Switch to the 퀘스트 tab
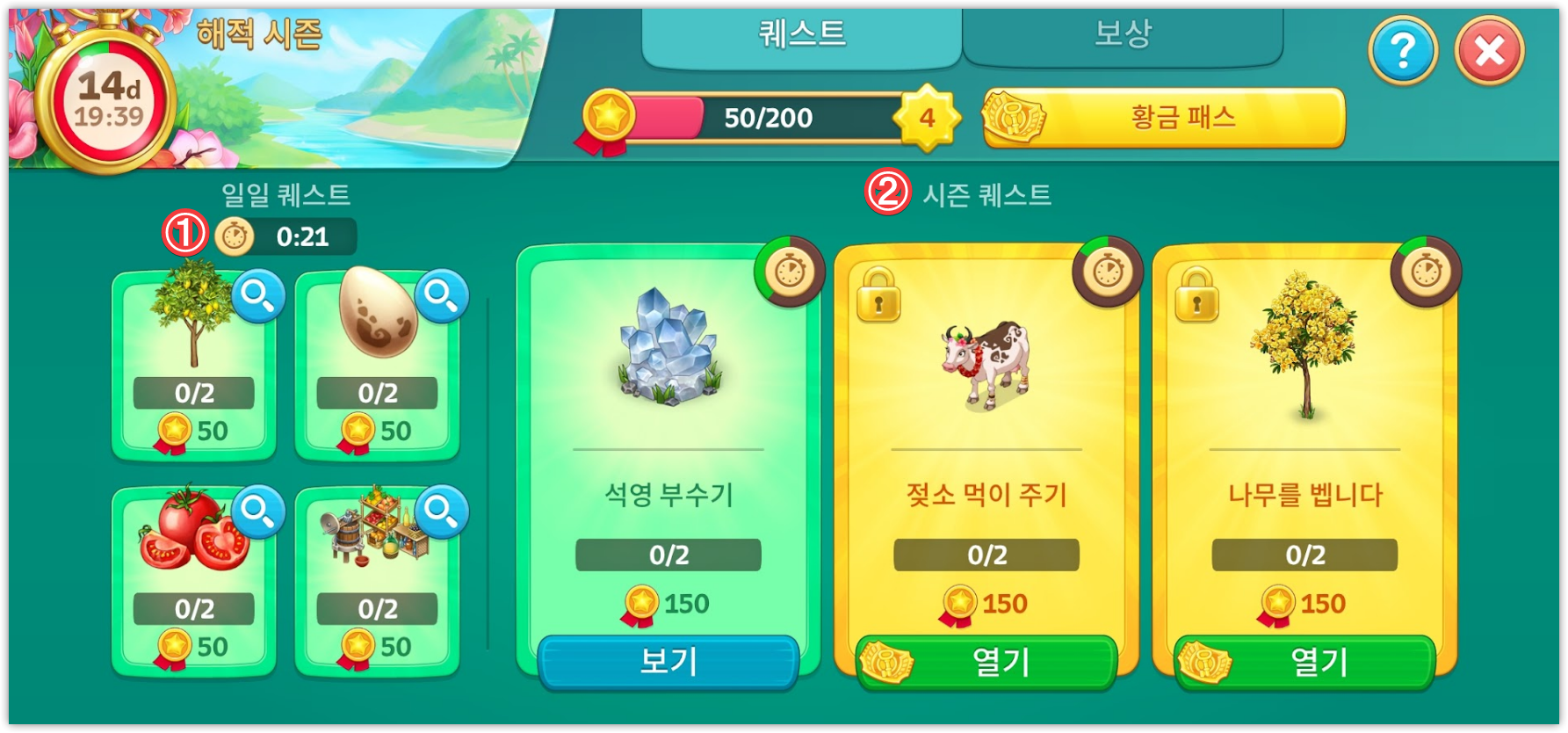 (x=801, y=35)
